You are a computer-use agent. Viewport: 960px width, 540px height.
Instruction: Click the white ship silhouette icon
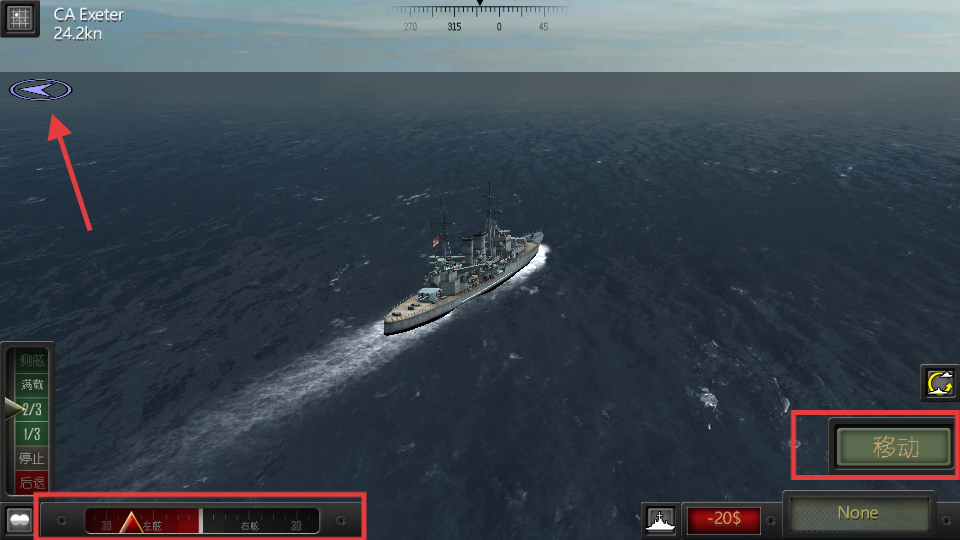[661, 520]
